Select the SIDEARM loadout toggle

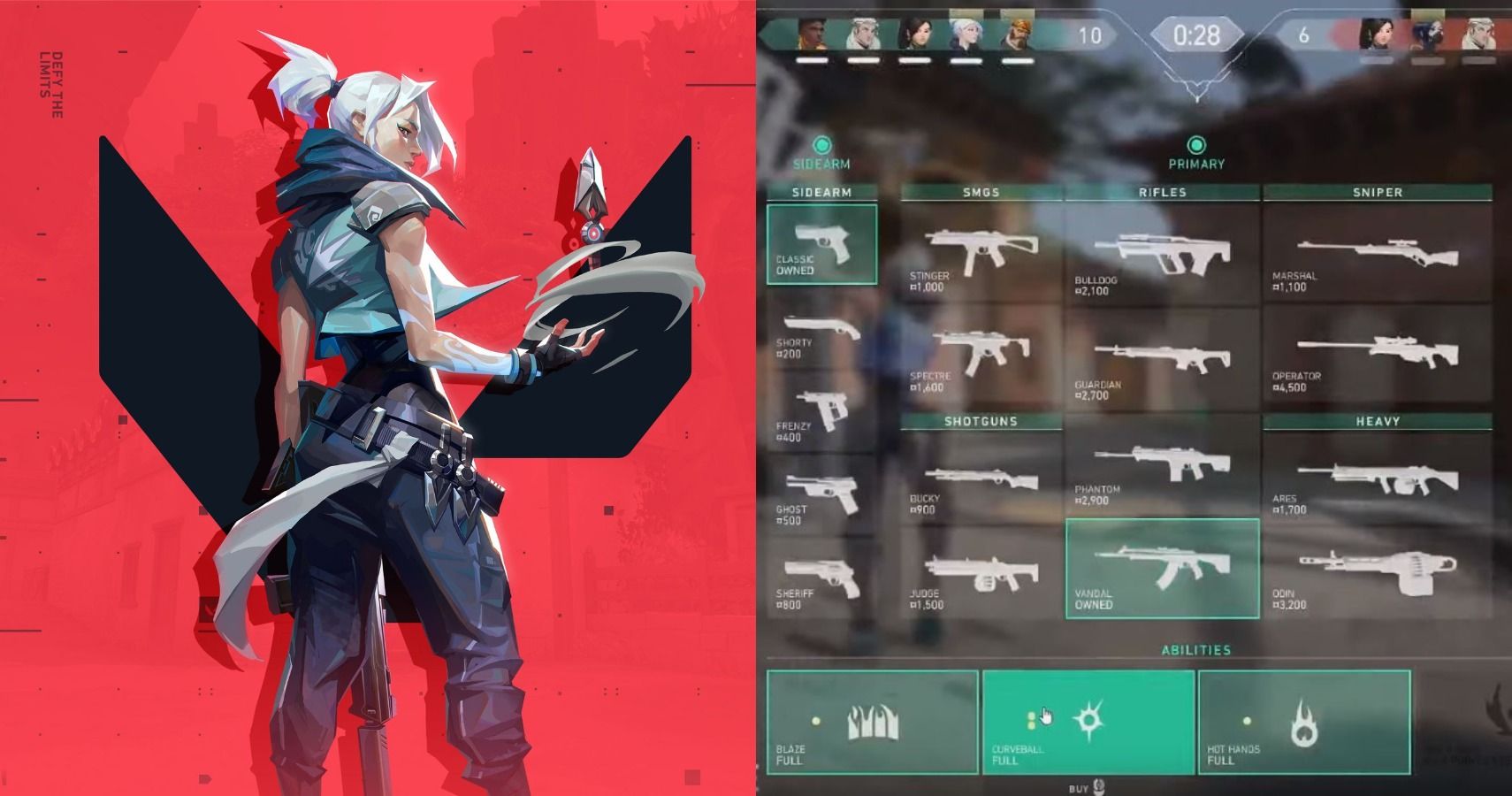[822, 150]
